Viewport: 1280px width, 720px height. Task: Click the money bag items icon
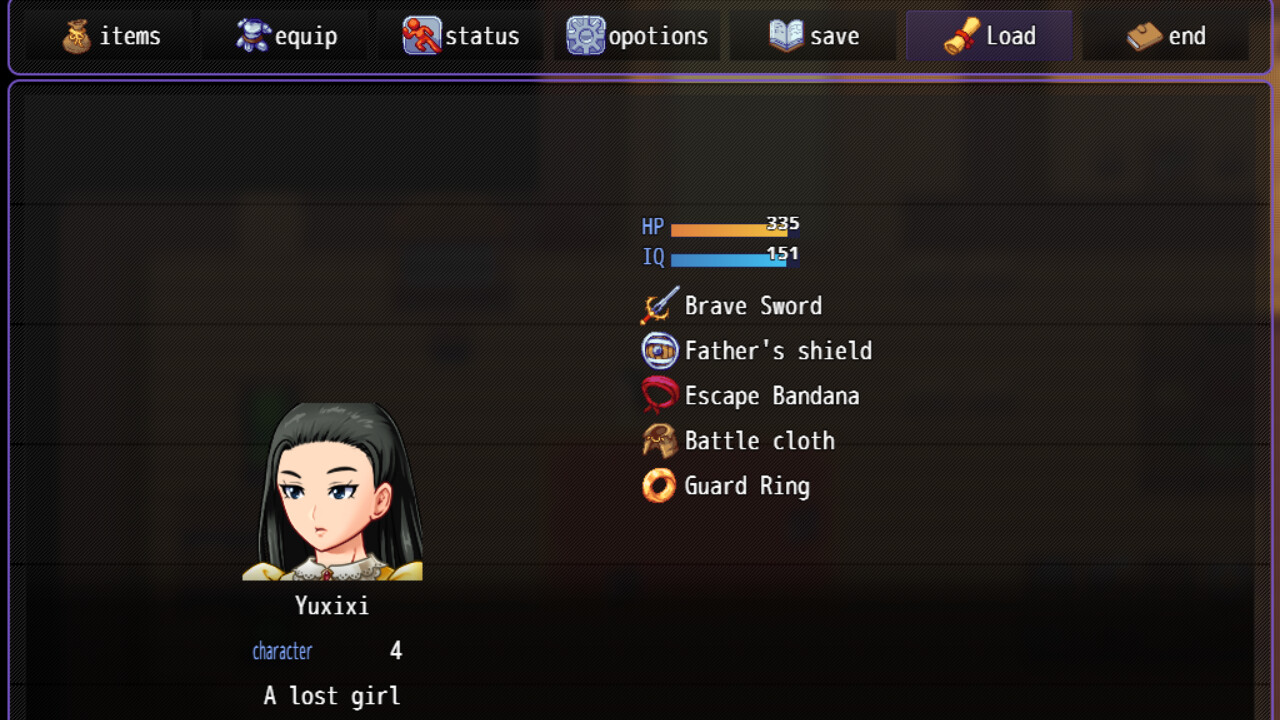[x=75, y=35]
